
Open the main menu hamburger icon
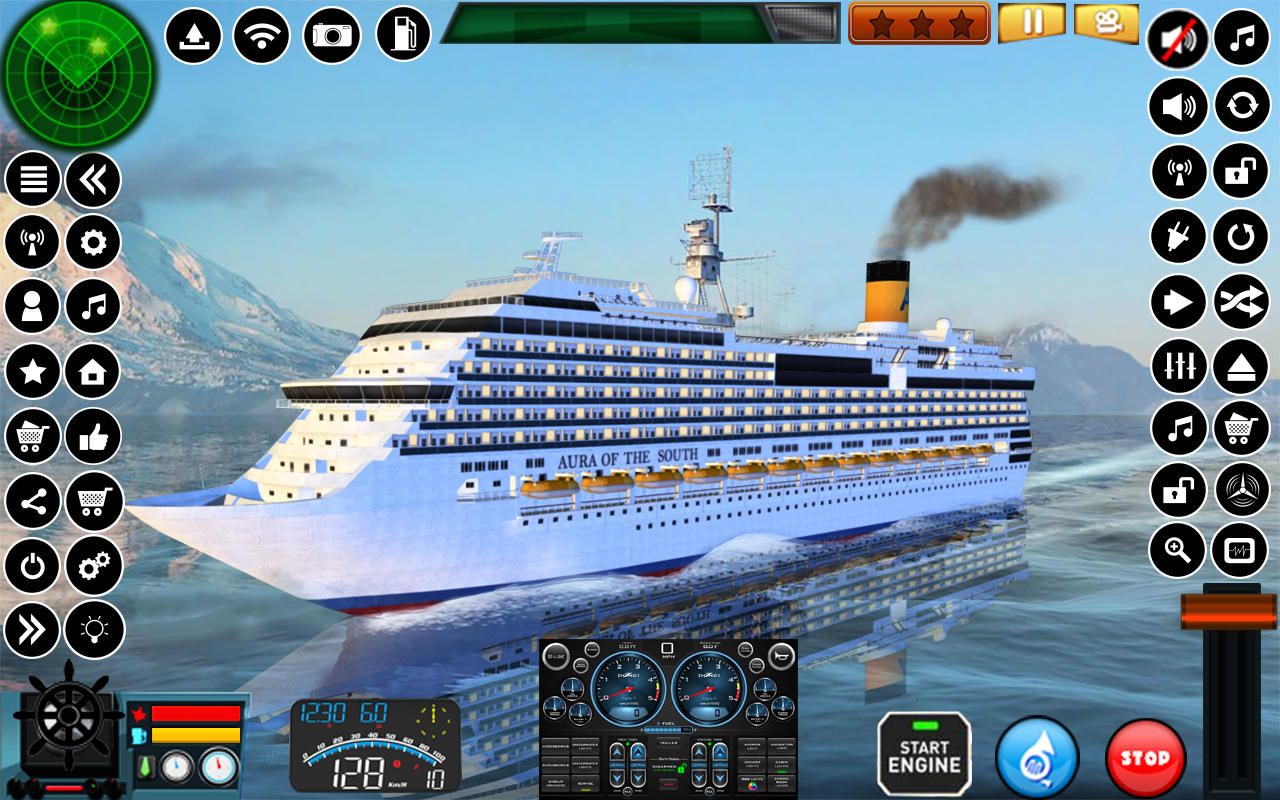click(31, 177)
